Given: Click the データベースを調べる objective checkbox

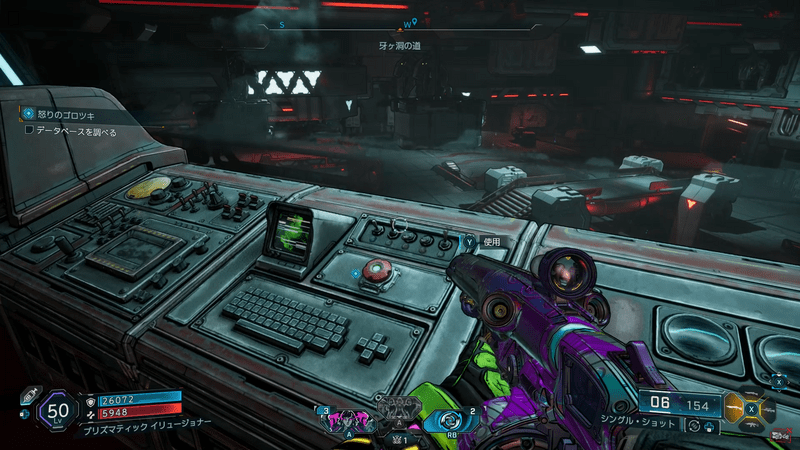Looking at the screenshot, I should click(30, 130).
